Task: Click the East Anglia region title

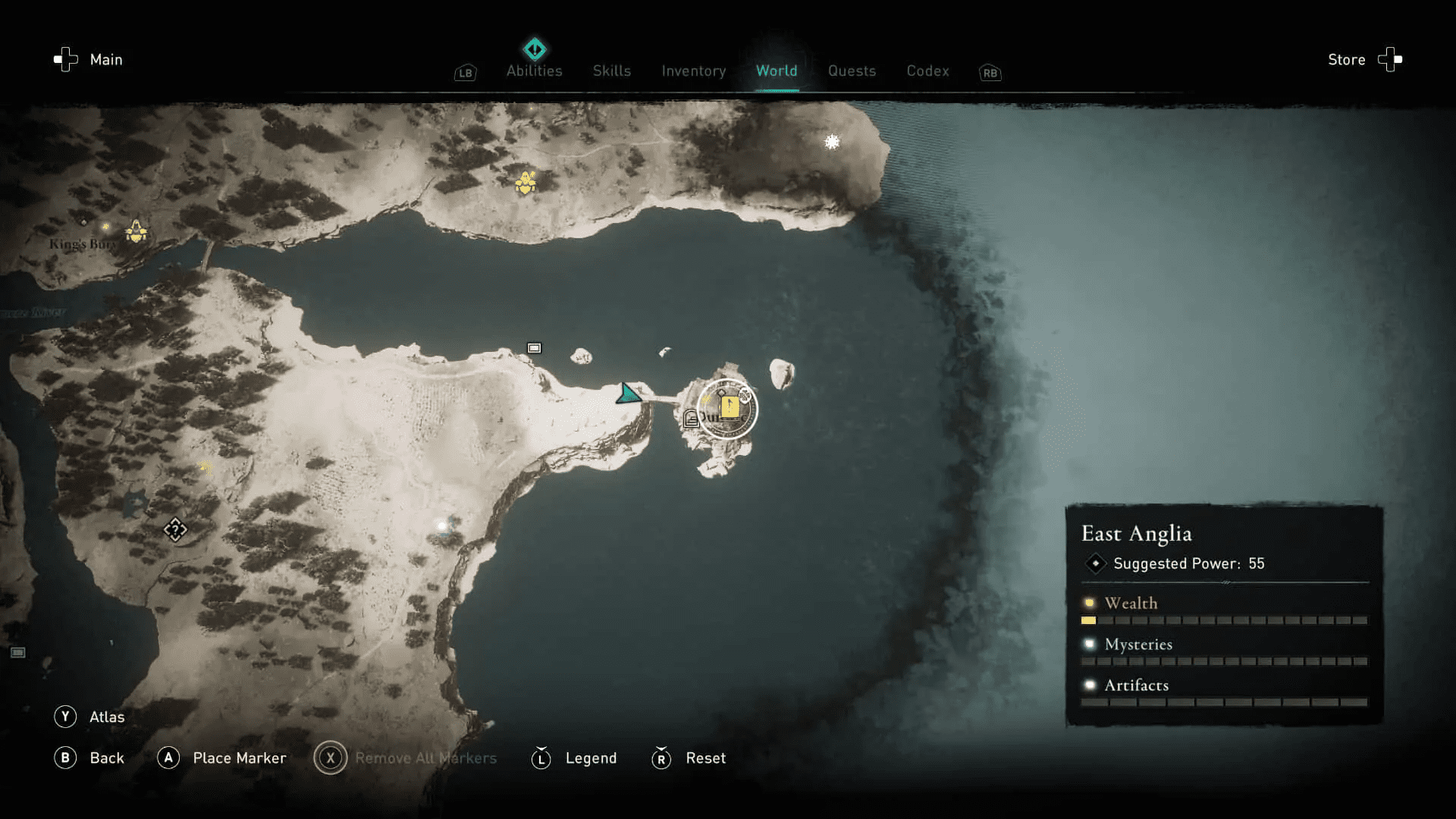Action: coord(1137,533)
